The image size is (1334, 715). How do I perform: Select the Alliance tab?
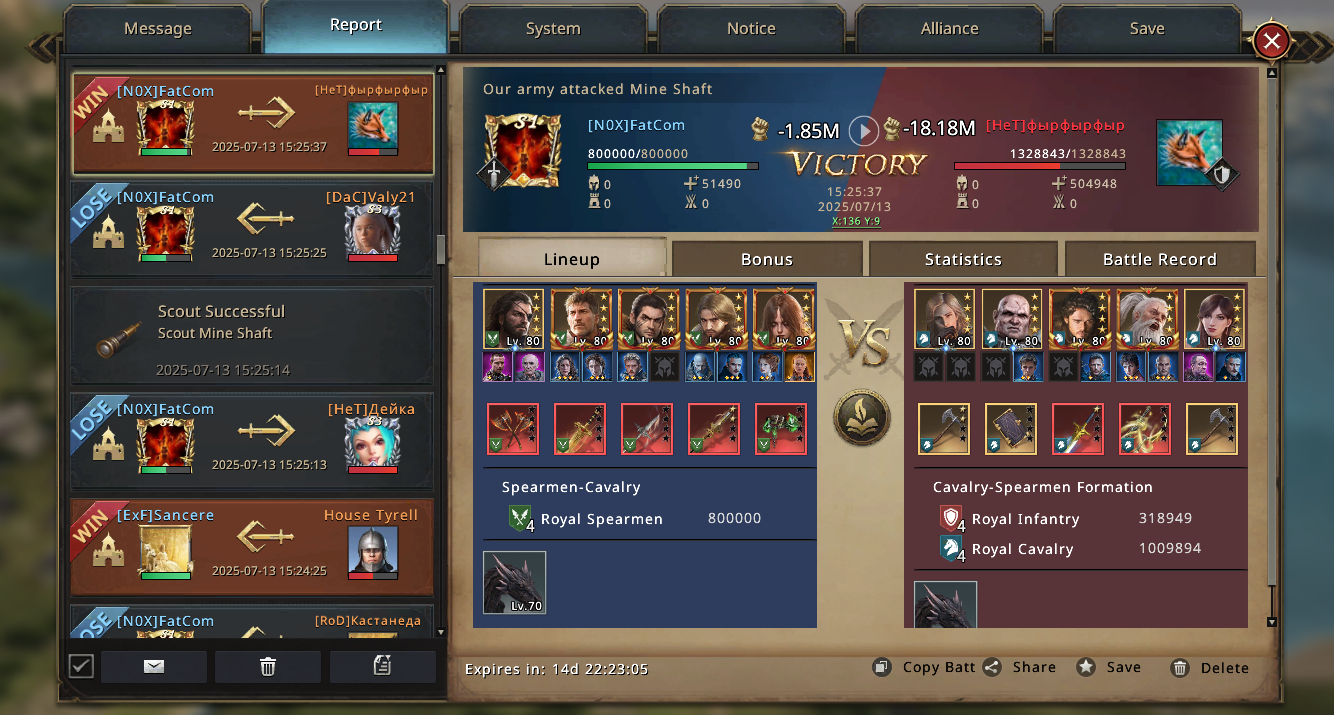(x=949, y=29)
